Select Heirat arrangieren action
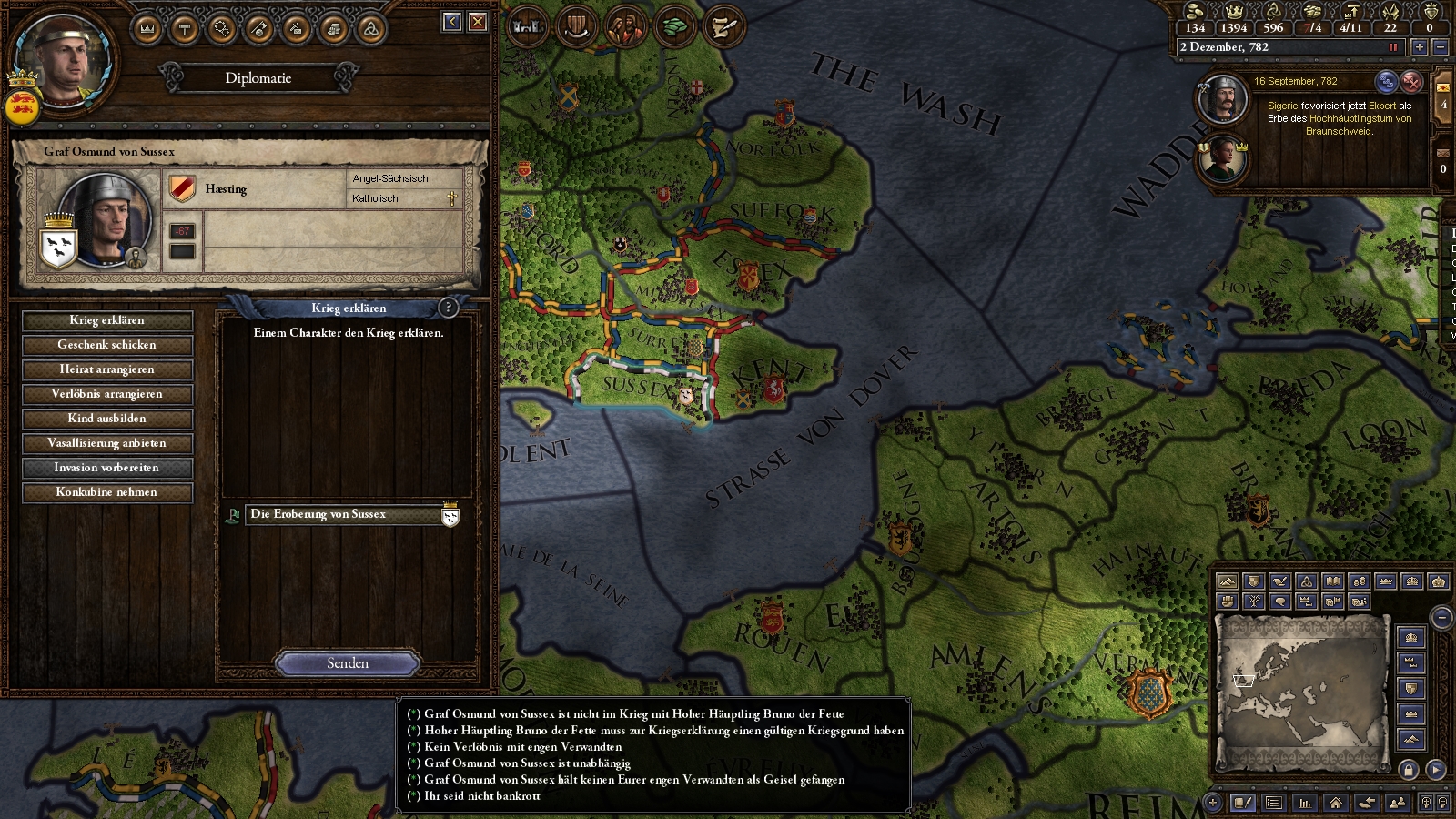 (107, 369)
